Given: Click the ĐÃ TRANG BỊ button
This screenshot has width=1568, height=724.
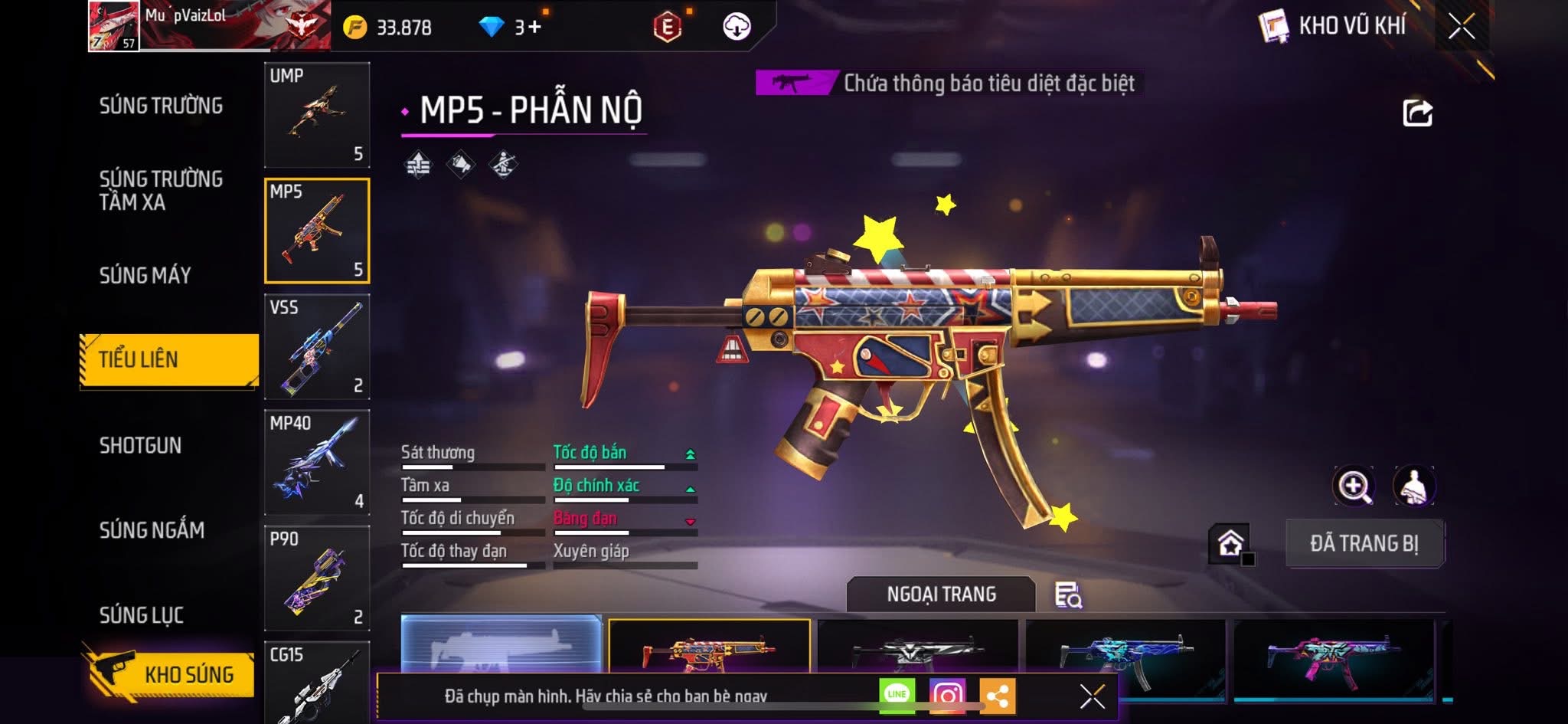Looking at the screenshot, I should click(x=1364, y=543).
